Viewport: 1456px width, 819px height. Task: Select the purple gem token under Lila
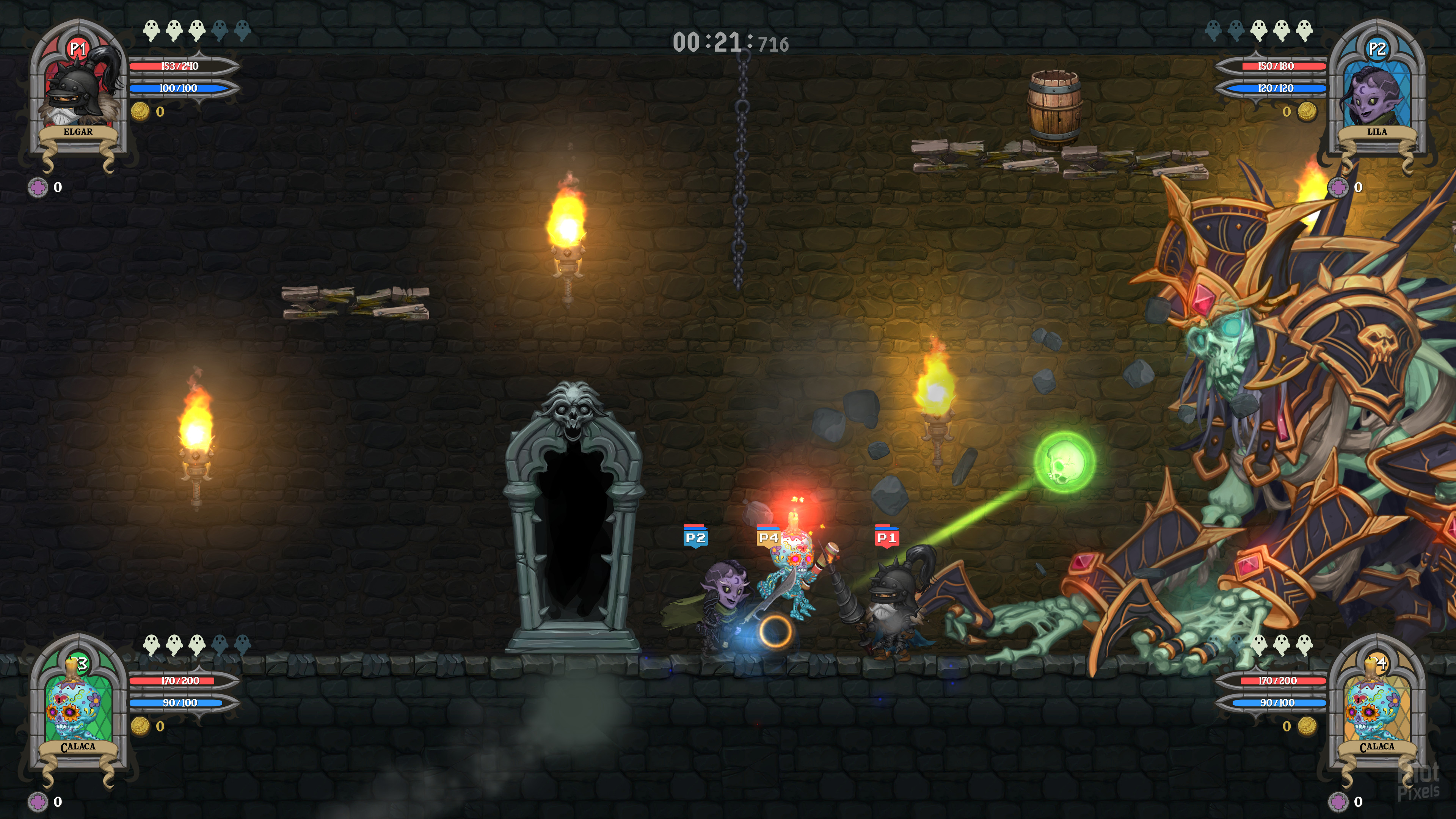click(1338, 187)
